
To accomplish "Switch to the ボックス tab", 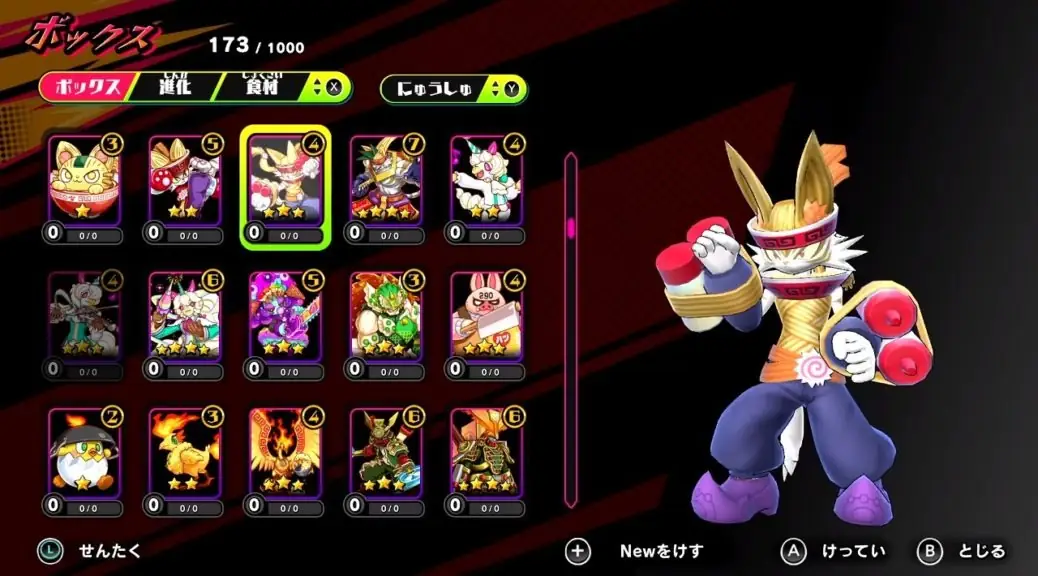I will (86, 87).
